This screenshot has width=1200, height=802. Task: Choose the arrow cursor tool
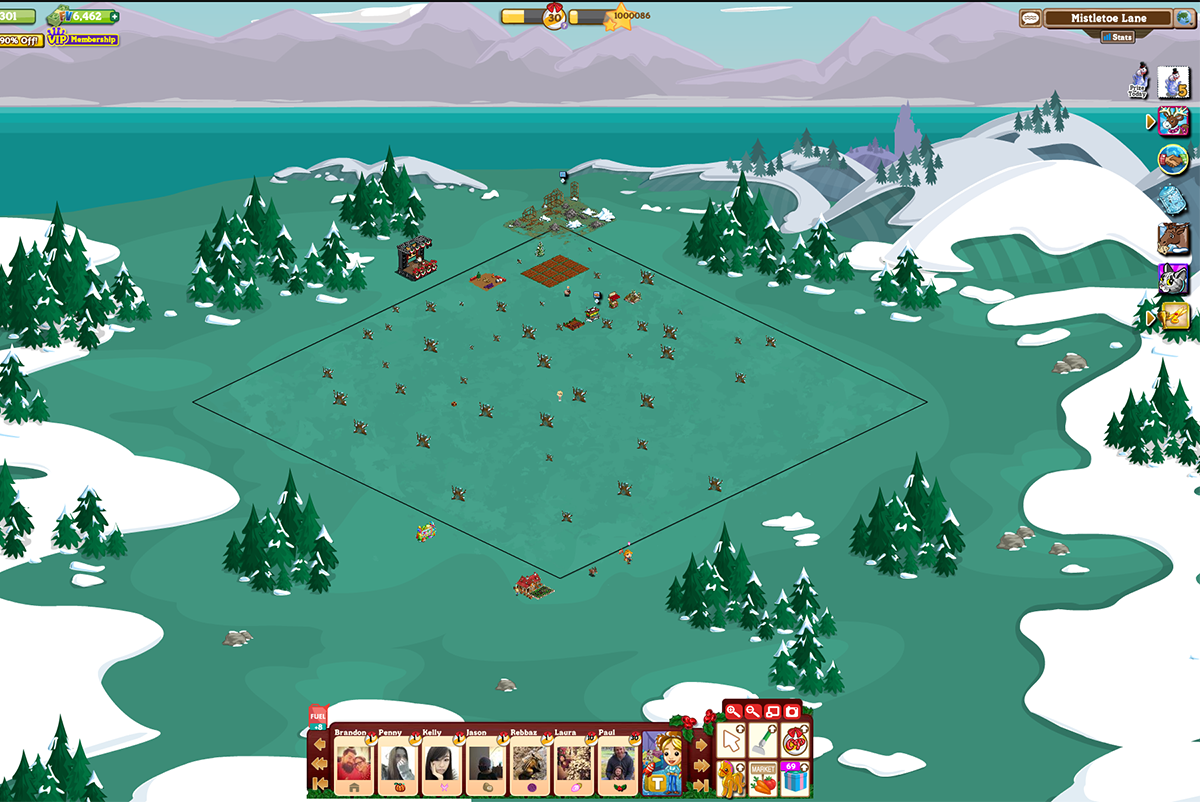(x=732, y=741)
